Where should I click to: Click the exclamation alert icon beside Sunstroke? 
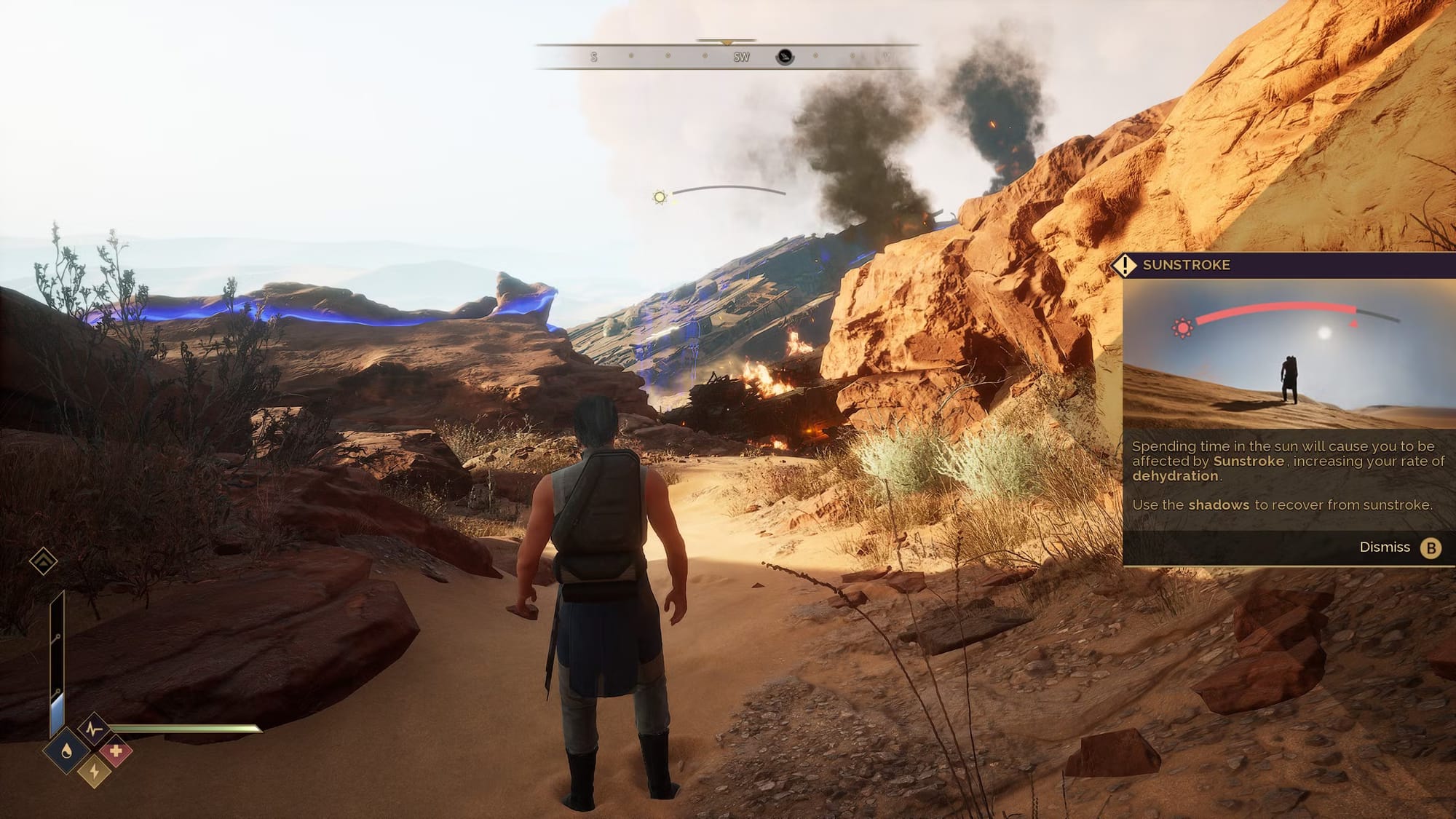[x=1125, y=265]
